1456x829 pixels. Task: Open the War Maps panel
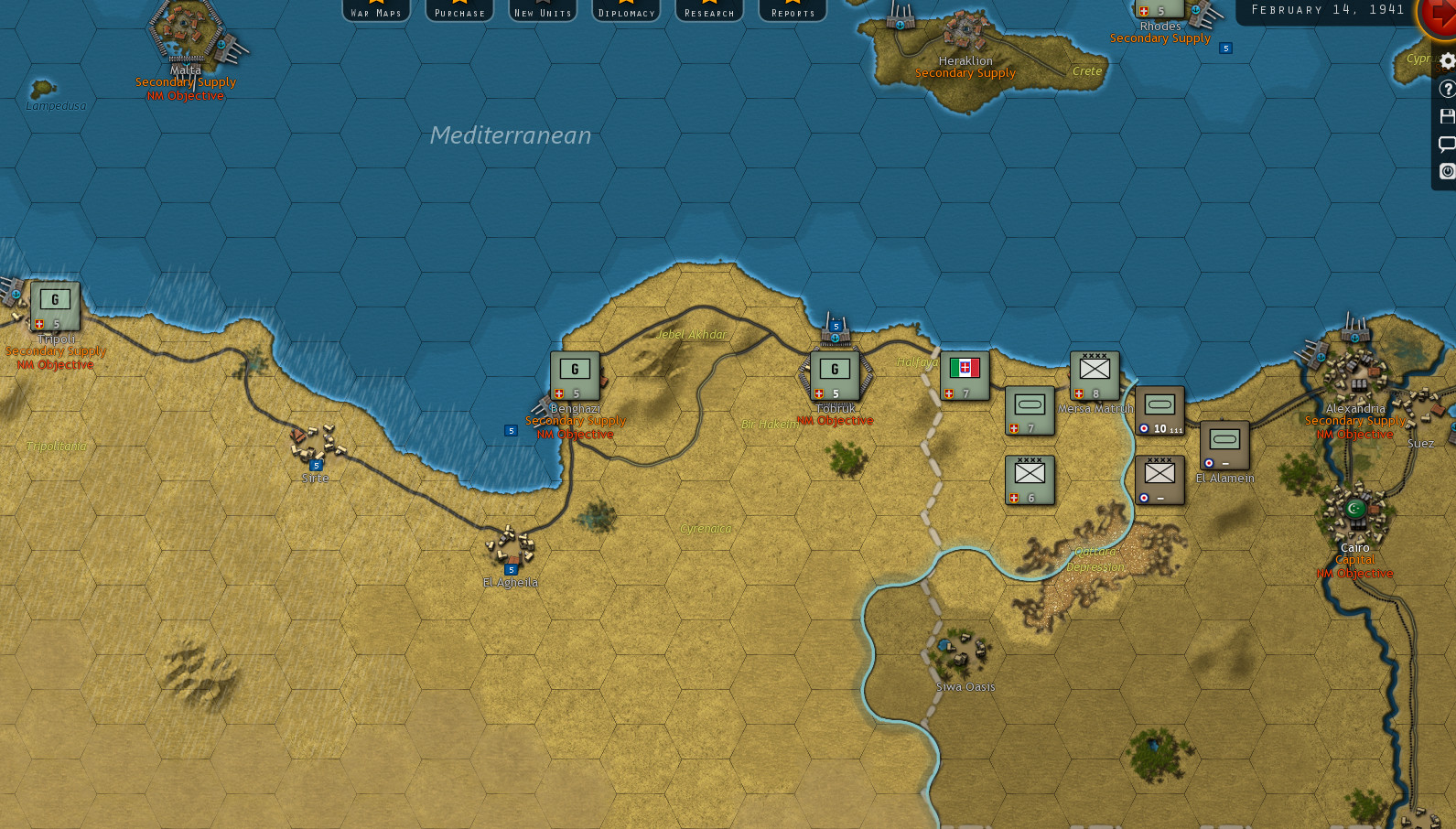376,10
